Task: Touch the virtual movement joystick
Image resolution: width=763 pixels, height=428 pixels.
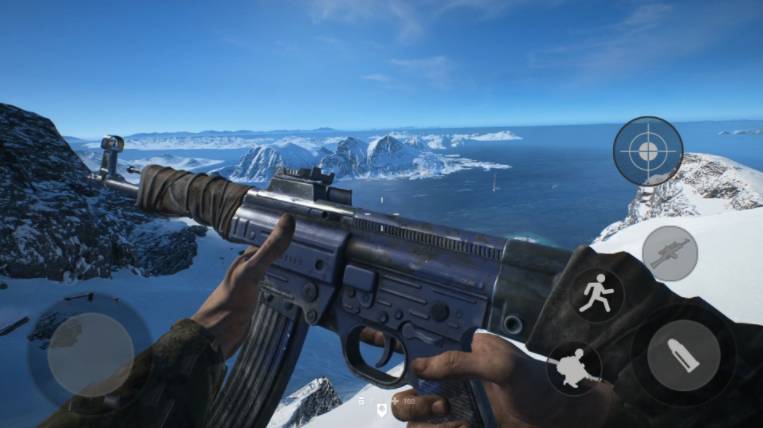Action: [90, 354]
